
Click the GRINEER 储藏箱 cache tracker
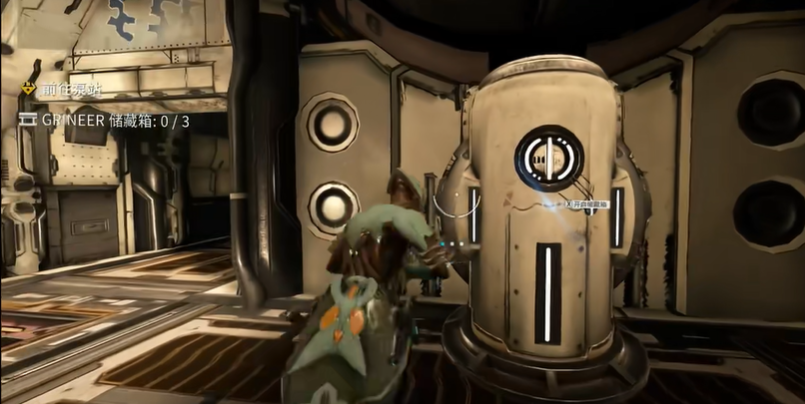(105, 121)
